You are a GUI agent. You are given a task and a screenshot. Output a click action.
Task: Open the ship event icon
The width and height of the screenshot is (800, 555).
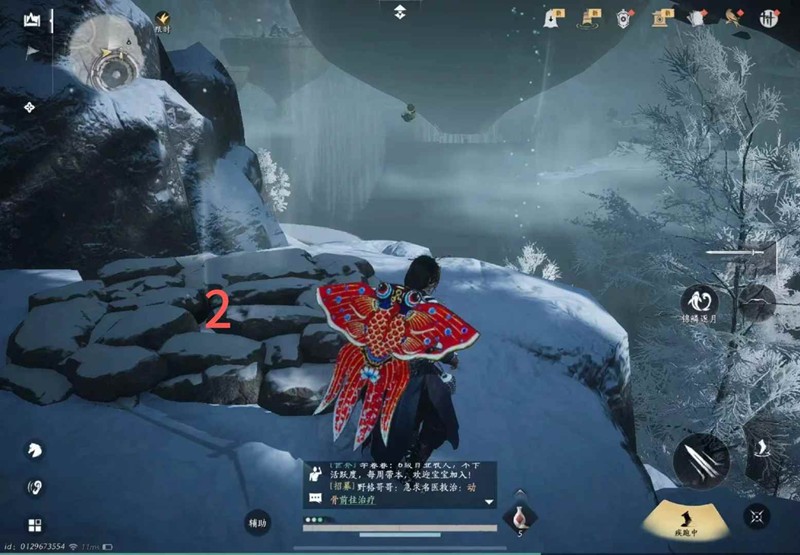pyautogui.click(x=589, y=17)
